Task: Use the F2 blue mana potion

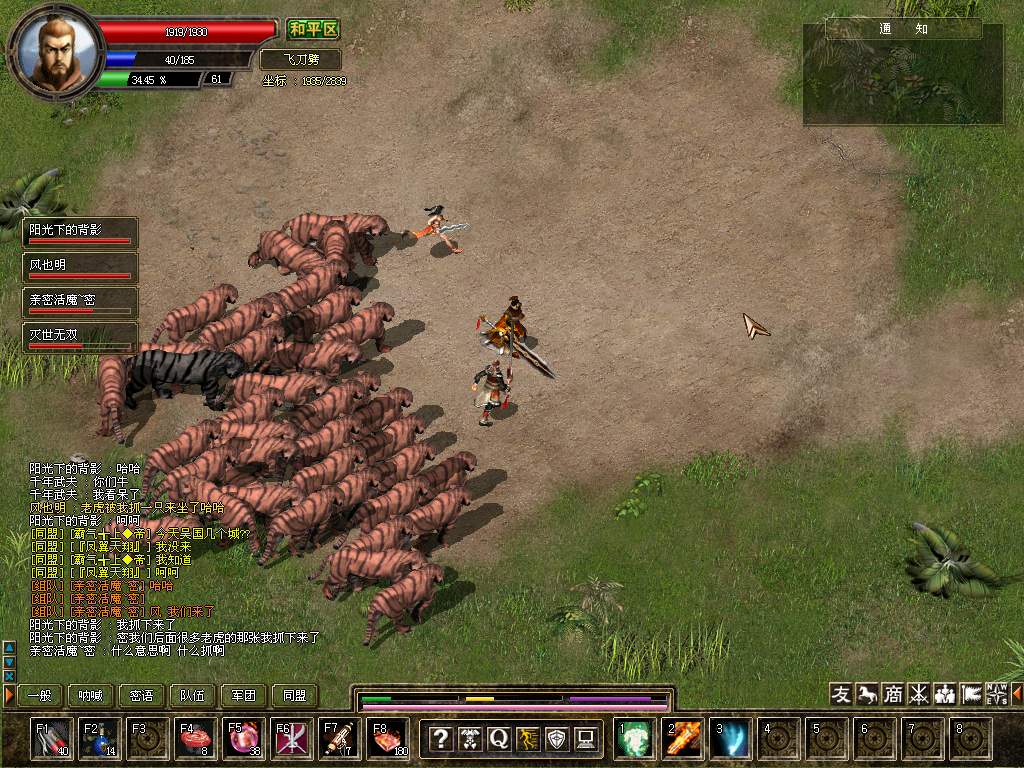Action: (x=100, y=739)
